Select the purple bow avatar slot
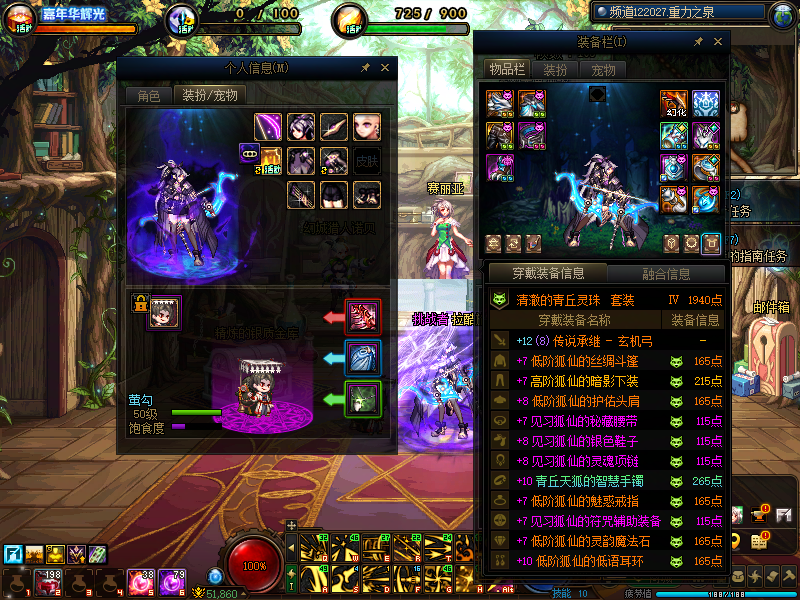This screenshot has height=600, width=800. click(268, 127)
